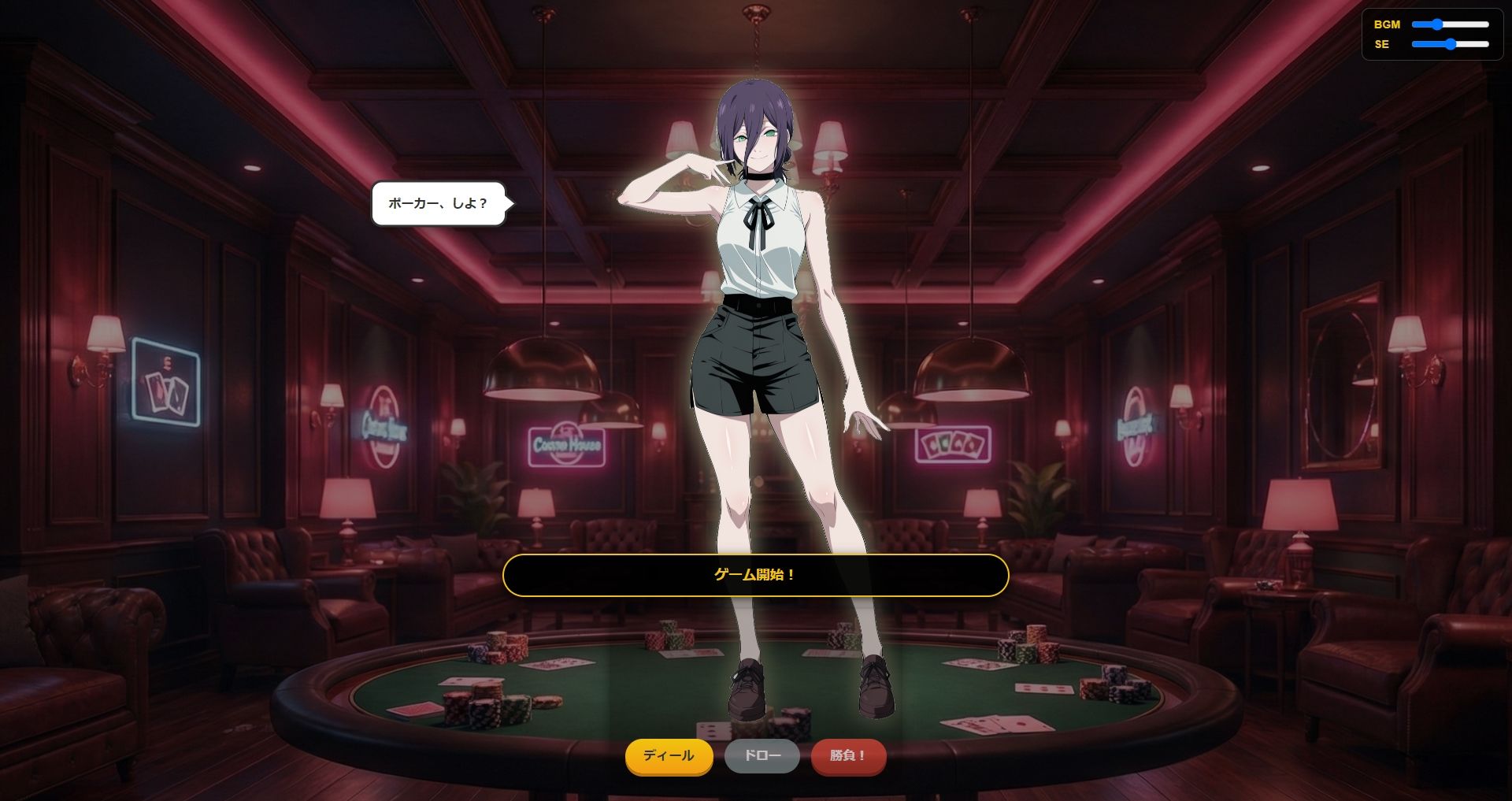This screenshot has height=801, width=1512.
Task: Click the Casino House neon sign near center
Action: [569, 446]
